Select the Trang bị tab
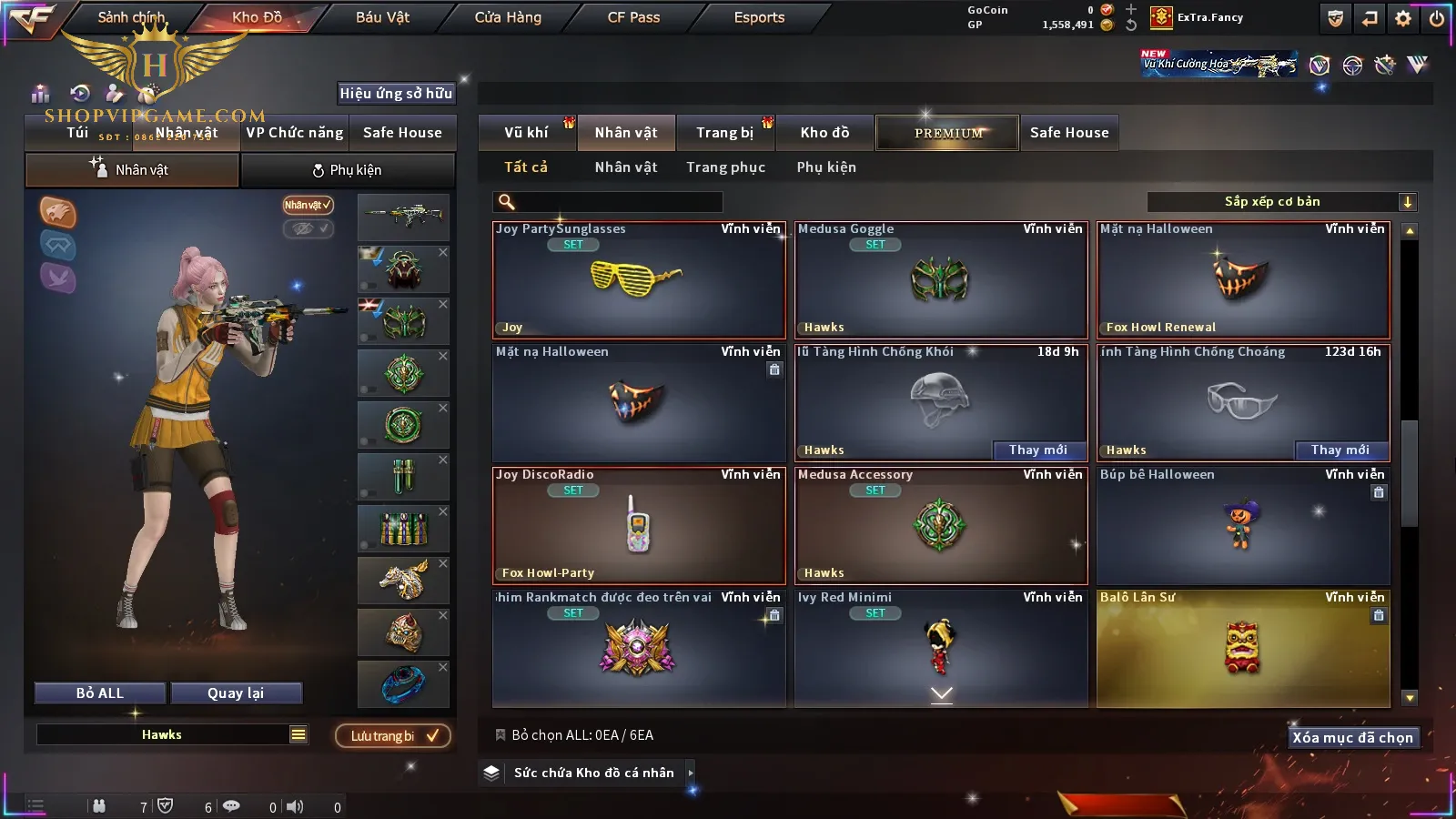 (x=724, y=133)
